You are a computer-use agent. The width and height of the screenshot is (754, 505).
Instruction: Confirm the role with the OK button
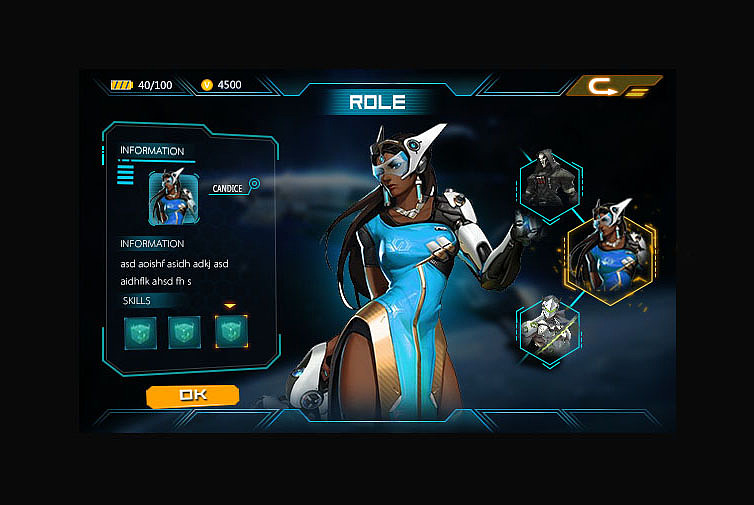[x=192, y=395]
